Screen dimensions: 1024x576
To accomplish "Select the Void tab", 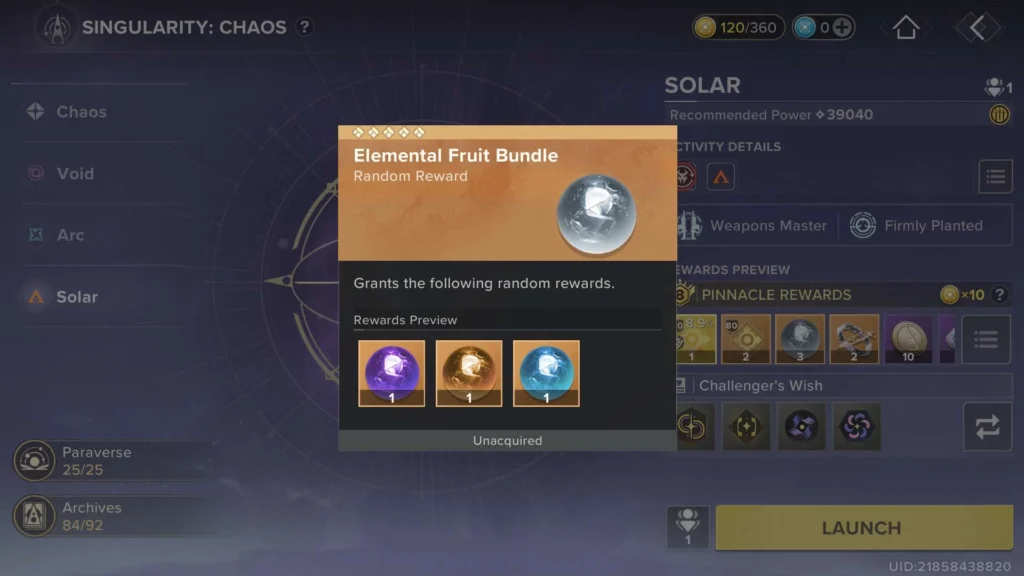I will pyautogui.click(x=74, y=174).
